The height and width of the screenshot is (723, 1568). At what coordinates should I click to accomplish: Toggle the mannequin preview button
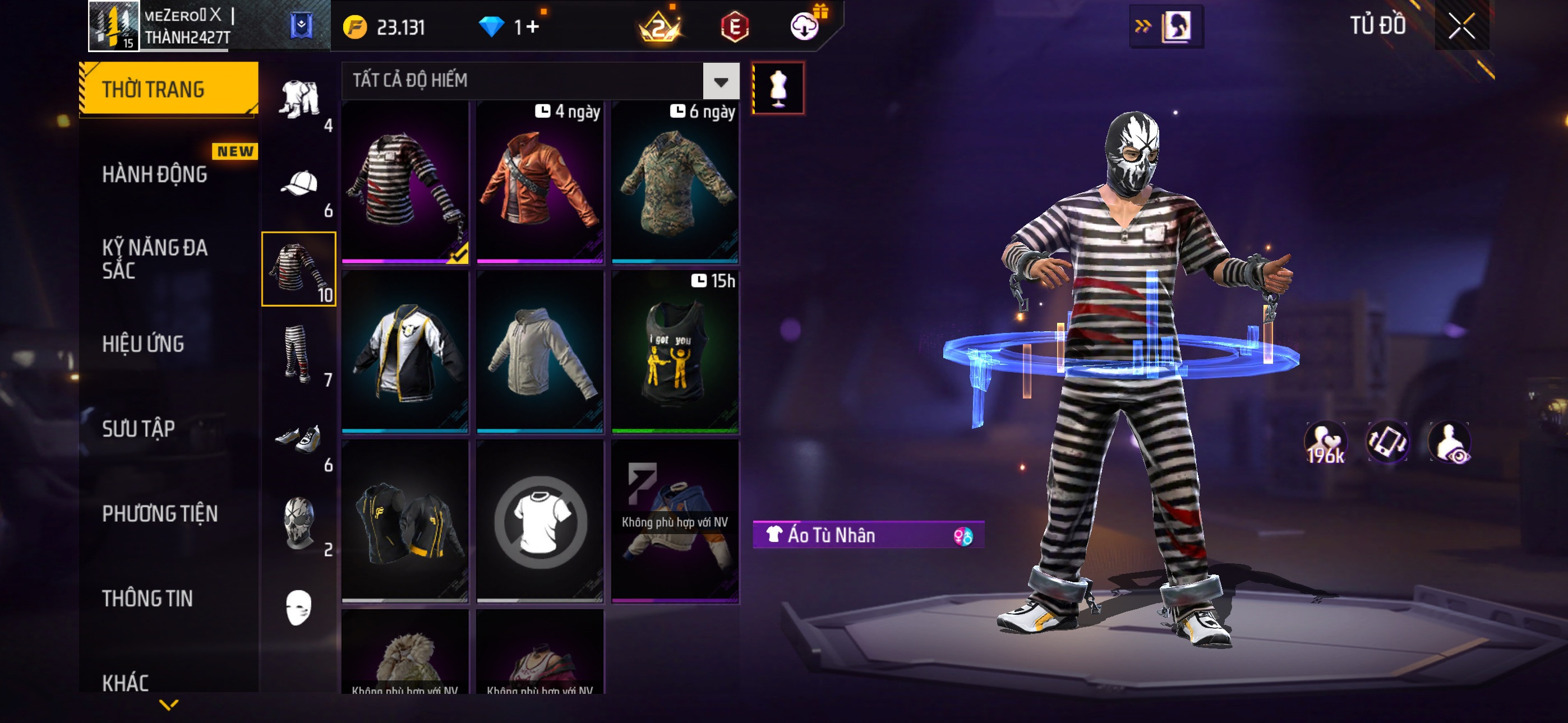(x=778, y=88)
